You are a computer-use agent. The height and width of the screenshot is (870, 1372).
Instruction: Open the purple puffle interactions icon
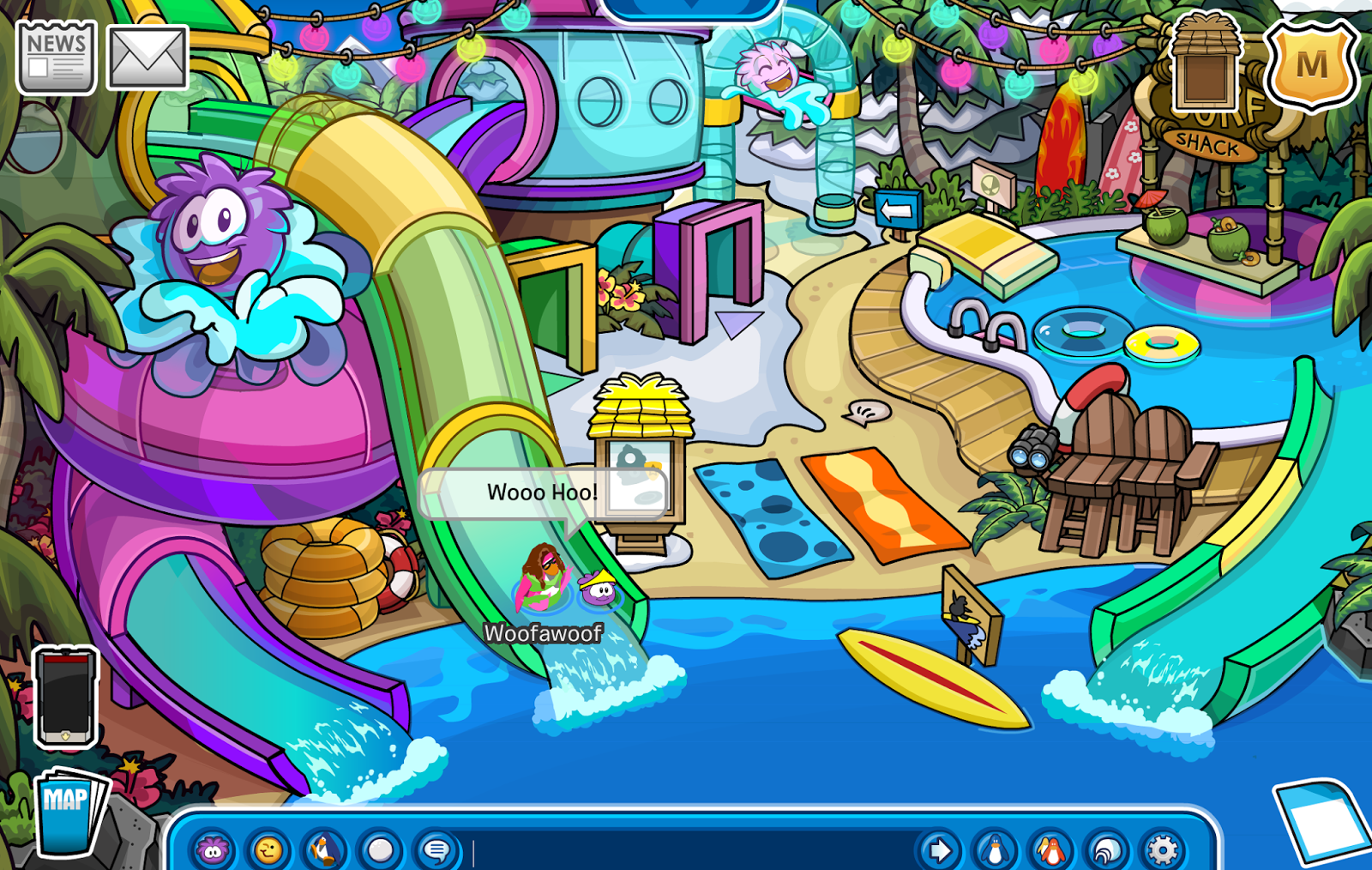point(214,849)
